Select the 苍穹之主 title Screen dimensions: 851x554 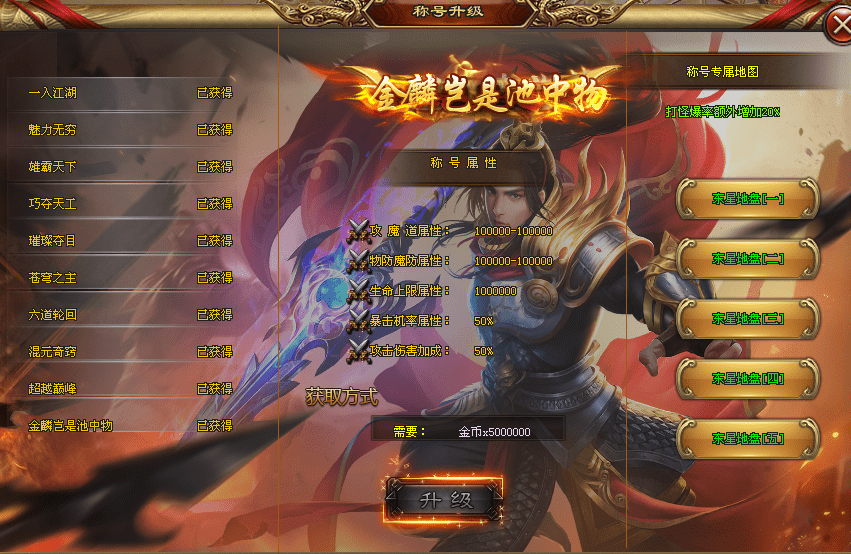(130, 278)
